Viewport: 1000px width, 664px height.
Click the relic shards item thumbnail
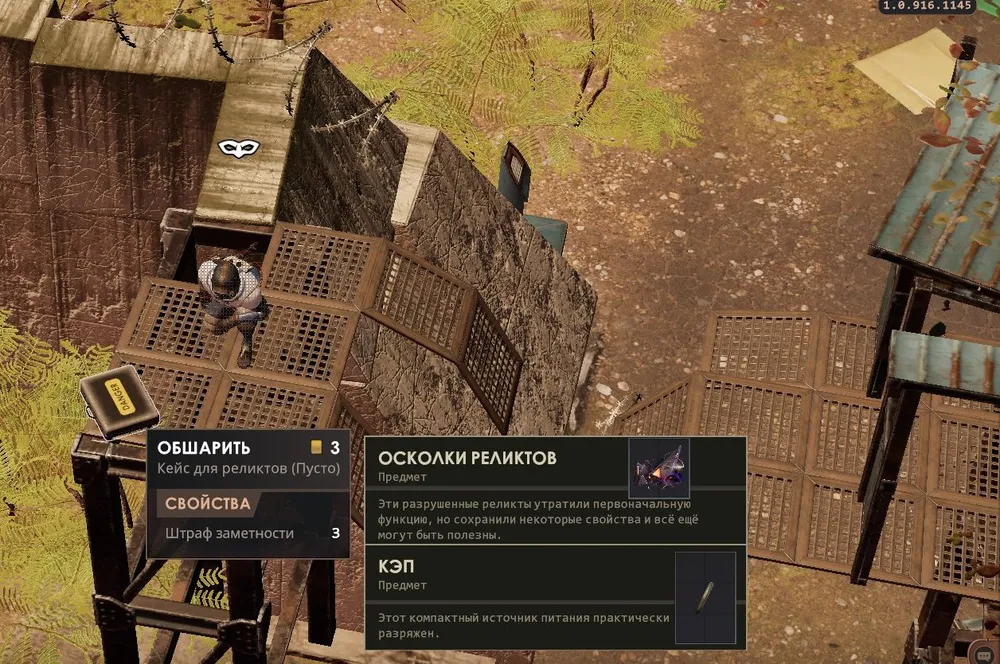(658, 466)
